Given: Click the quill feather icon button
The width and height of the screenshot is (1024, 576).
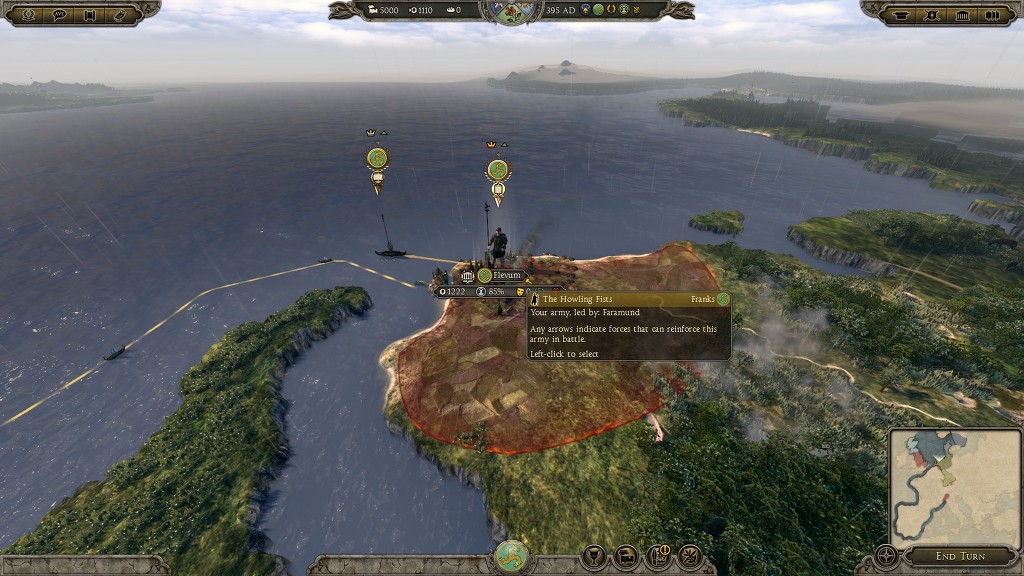Looking at the screenshot, I should [122, 14].
